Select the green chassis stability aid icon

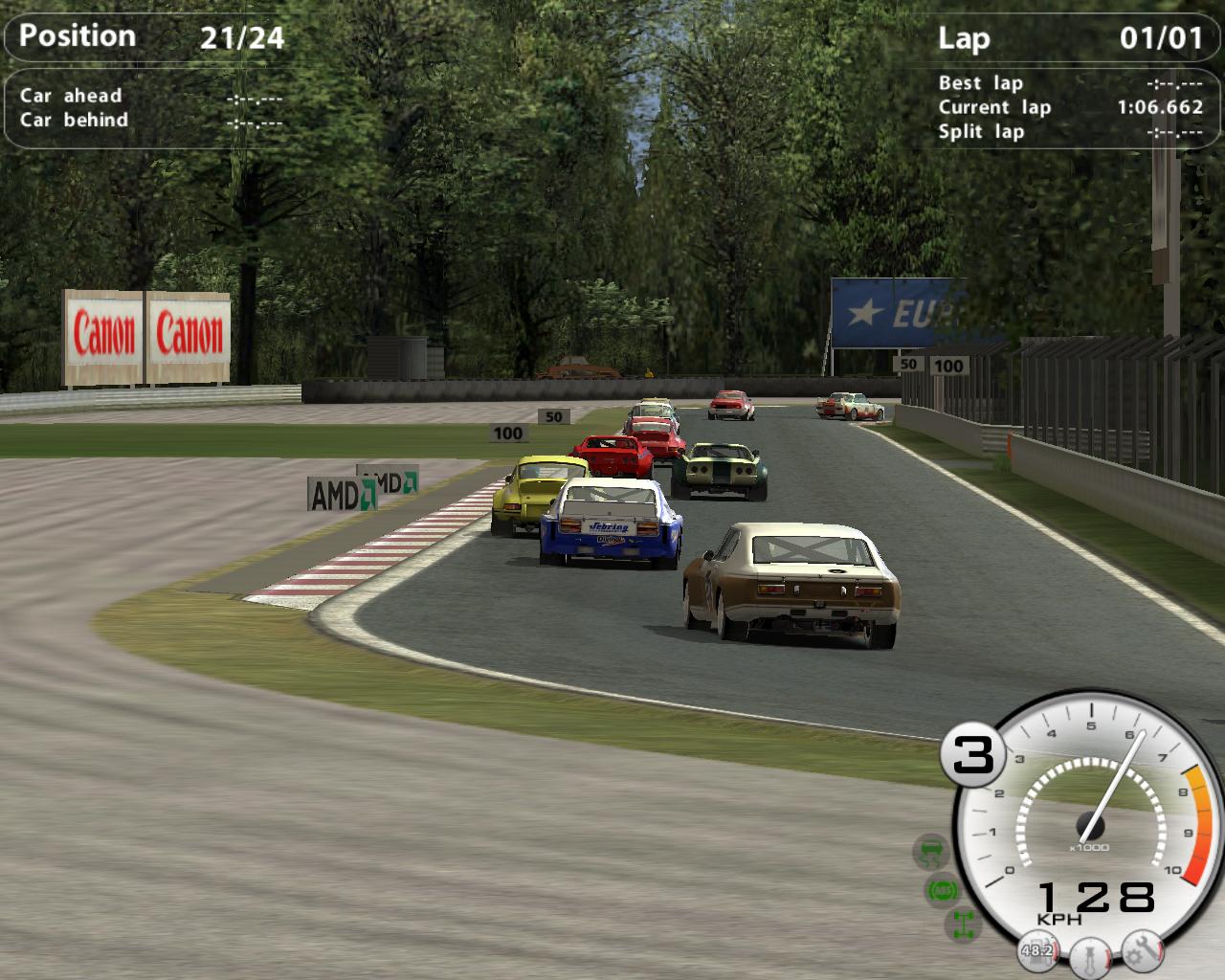(x=962, y=924)
